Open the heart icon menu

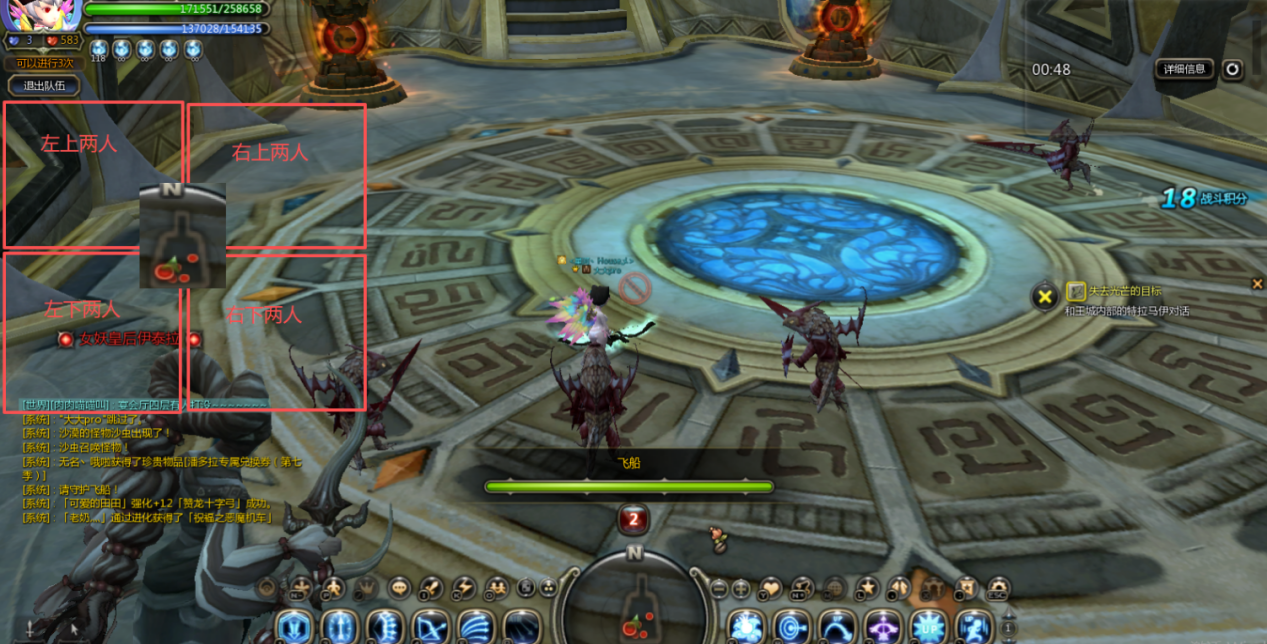769,588
